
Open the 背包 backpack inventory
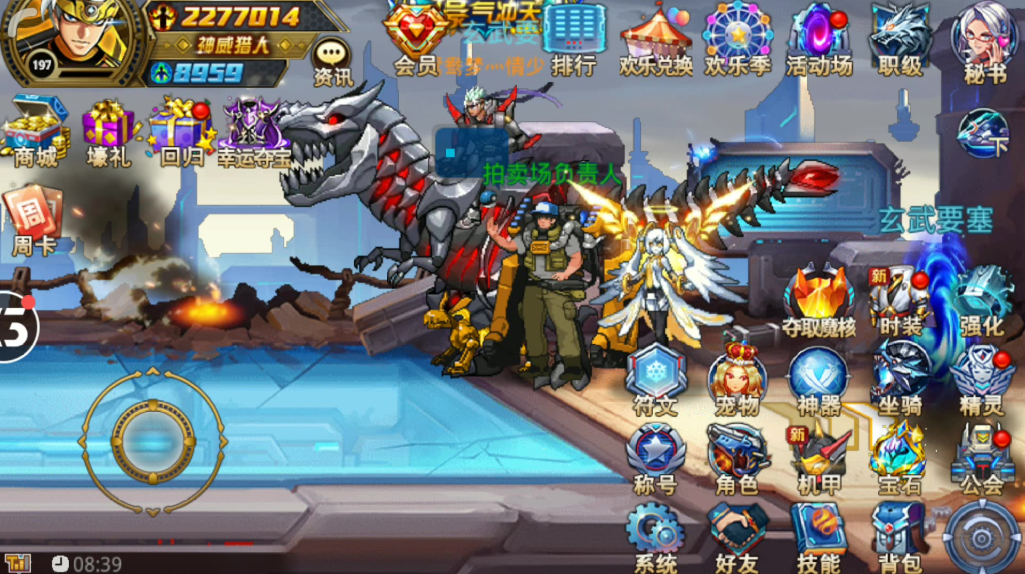(x=899, y=536)
